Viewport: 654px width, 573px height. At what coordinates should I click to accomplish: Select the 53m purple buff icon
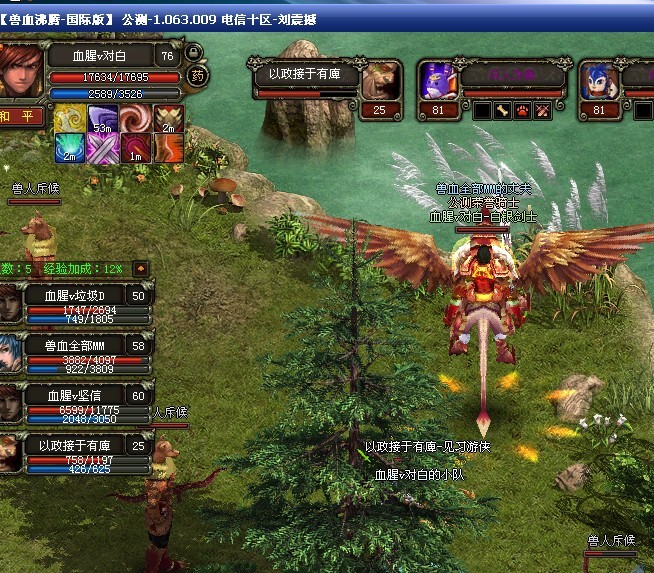click(102, 118)
